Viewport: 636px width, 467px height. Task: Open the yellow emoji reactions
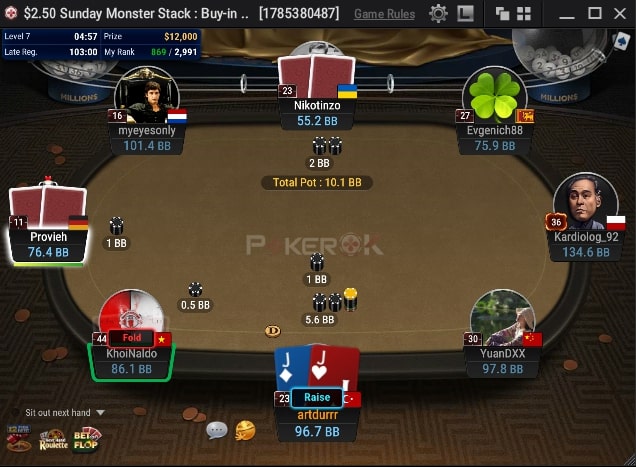point(245,430)
